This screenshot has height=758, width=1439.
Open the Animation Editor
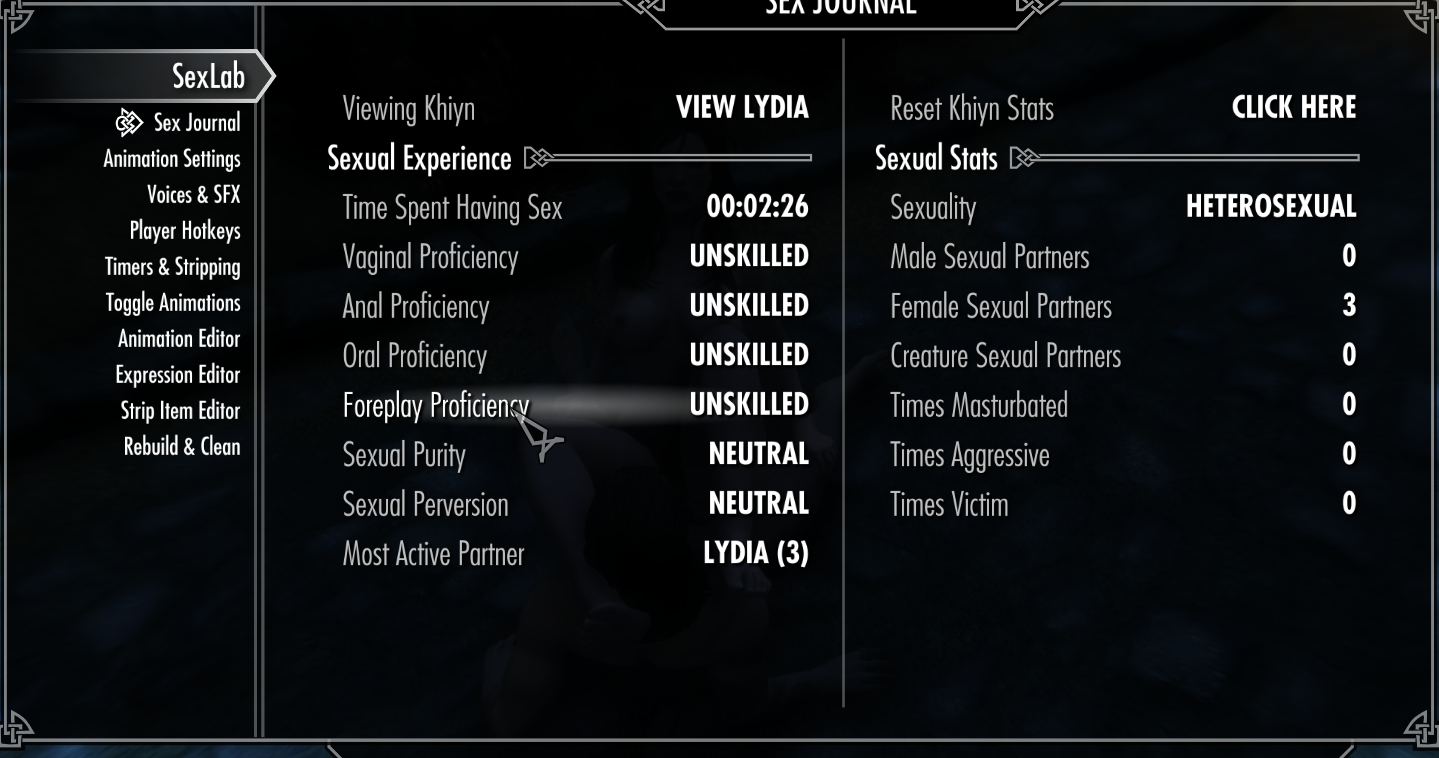[x=179, y=338]
